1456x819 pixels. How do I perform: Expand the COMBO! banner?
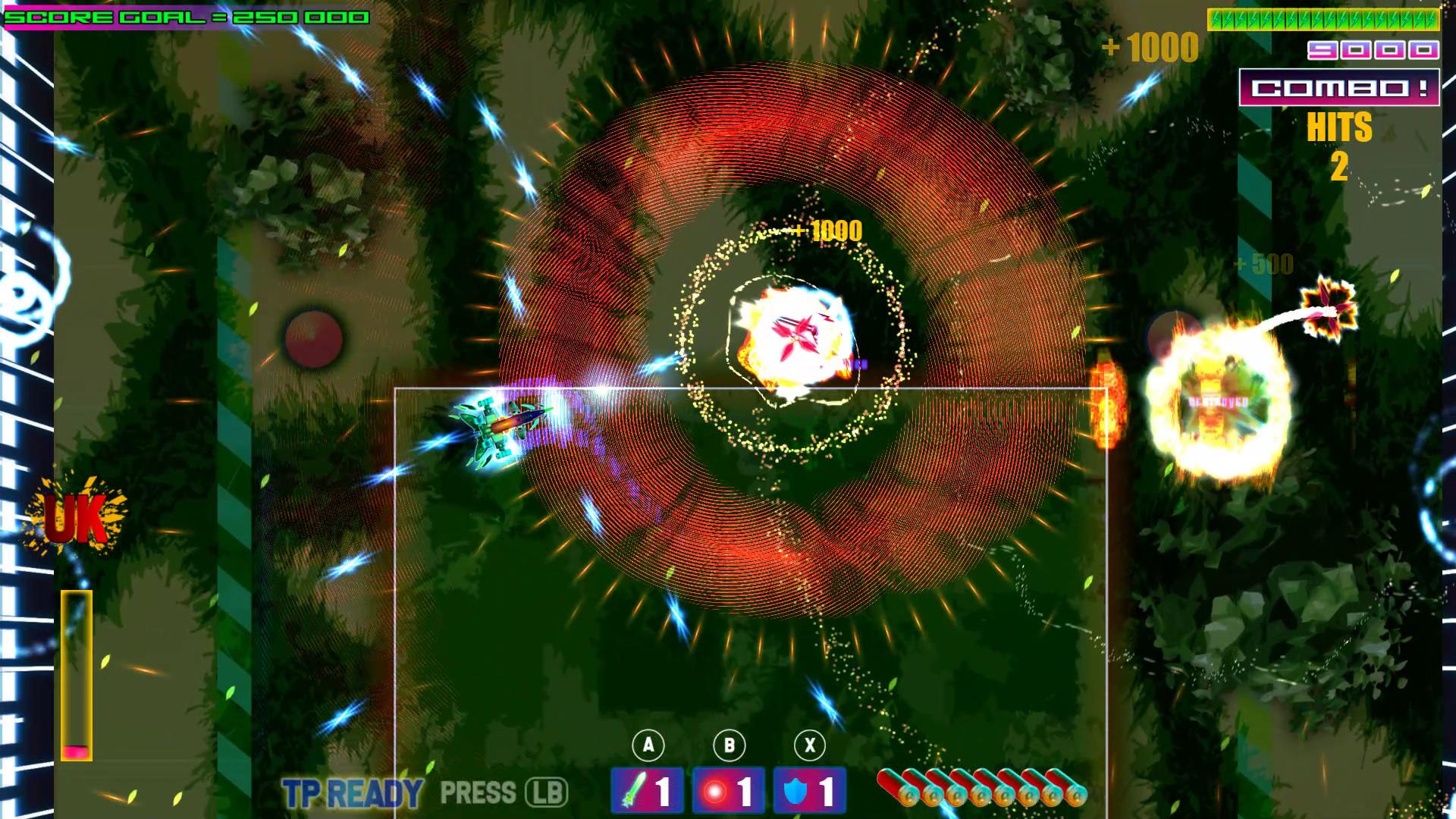pyautogui.click(x=1338, y=88)
